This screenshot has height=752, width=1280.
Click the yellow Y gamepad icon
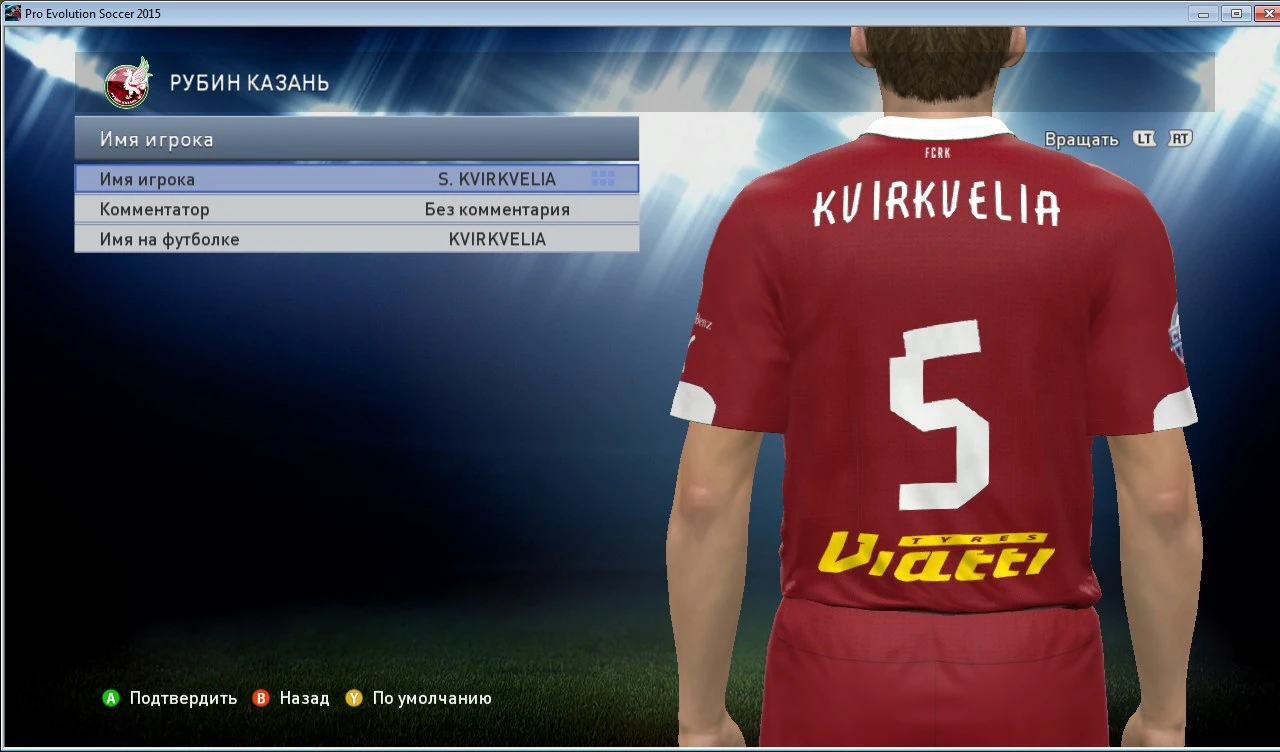point(352,698)
